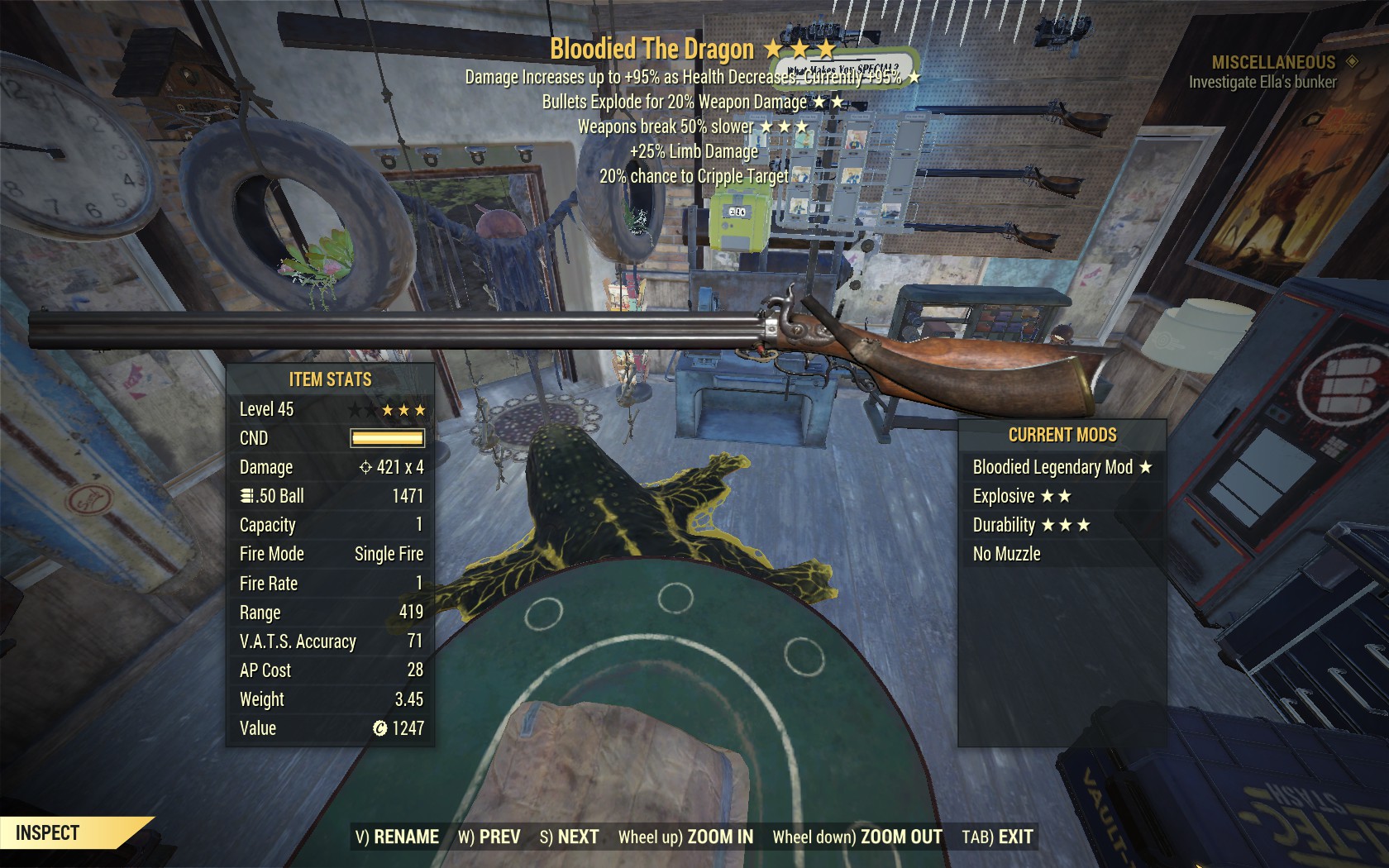
Task: Select EXIT to leave inspect view
Action: coord(1014,837)
